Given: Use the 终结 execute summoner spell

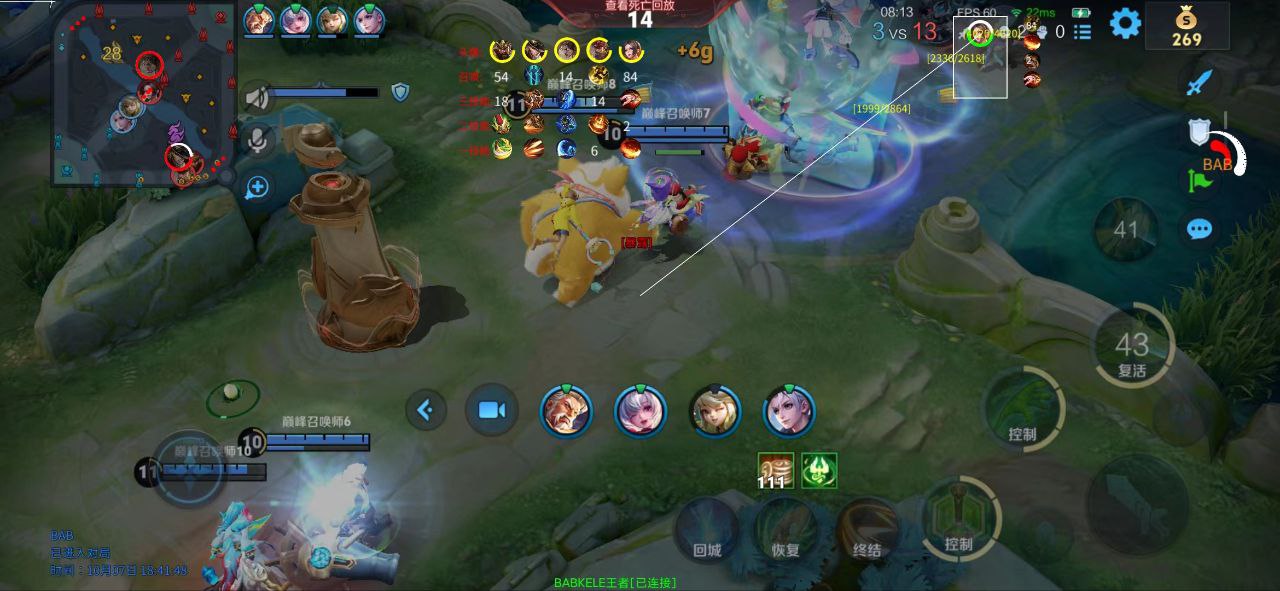Looking at the screenshot, I should pyautogui.click(x=867, y=531).
